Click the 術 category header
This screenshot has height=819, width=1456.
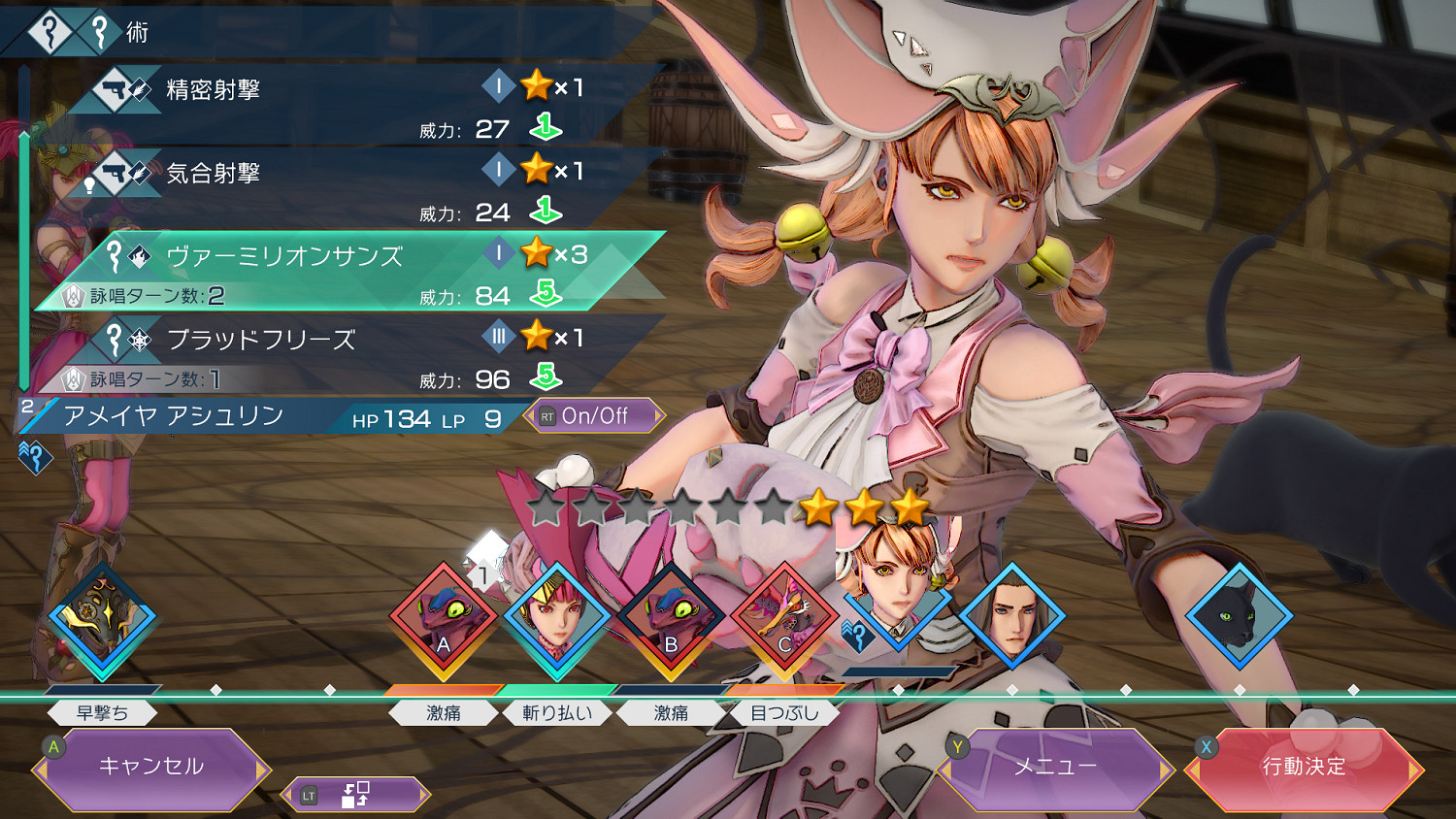pos(136,32)
